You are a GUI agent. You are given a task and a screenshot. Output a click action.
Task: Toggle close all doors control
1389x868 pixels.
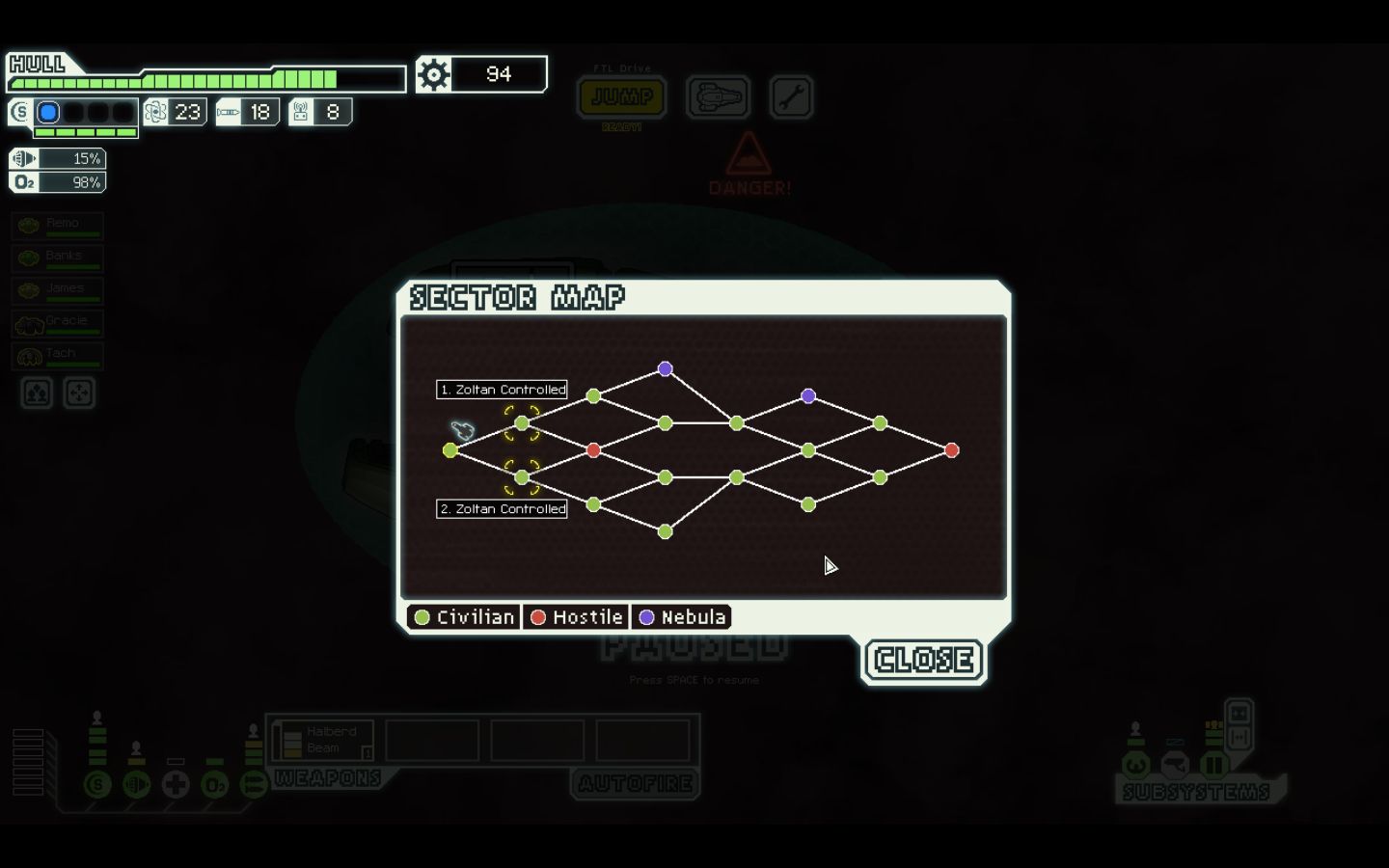tap(1238, 737)
